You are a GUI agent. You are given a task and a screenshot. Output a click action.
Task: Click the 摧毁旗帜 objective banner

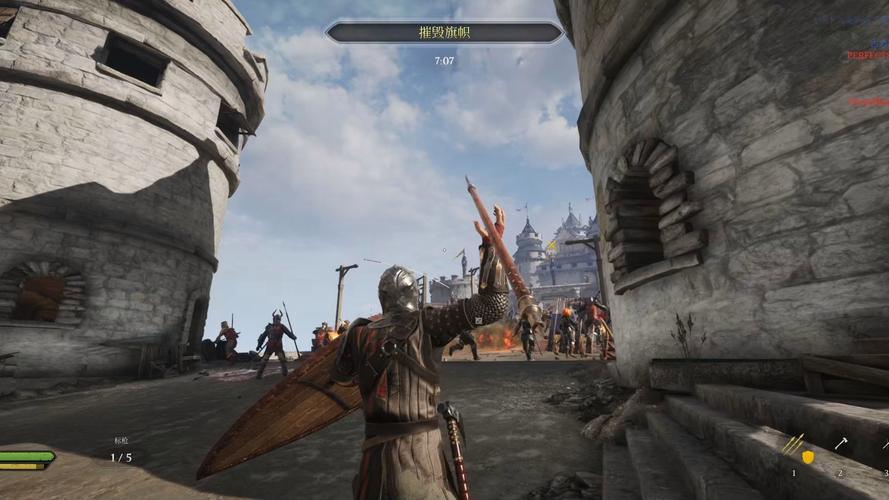pos(444,33)
